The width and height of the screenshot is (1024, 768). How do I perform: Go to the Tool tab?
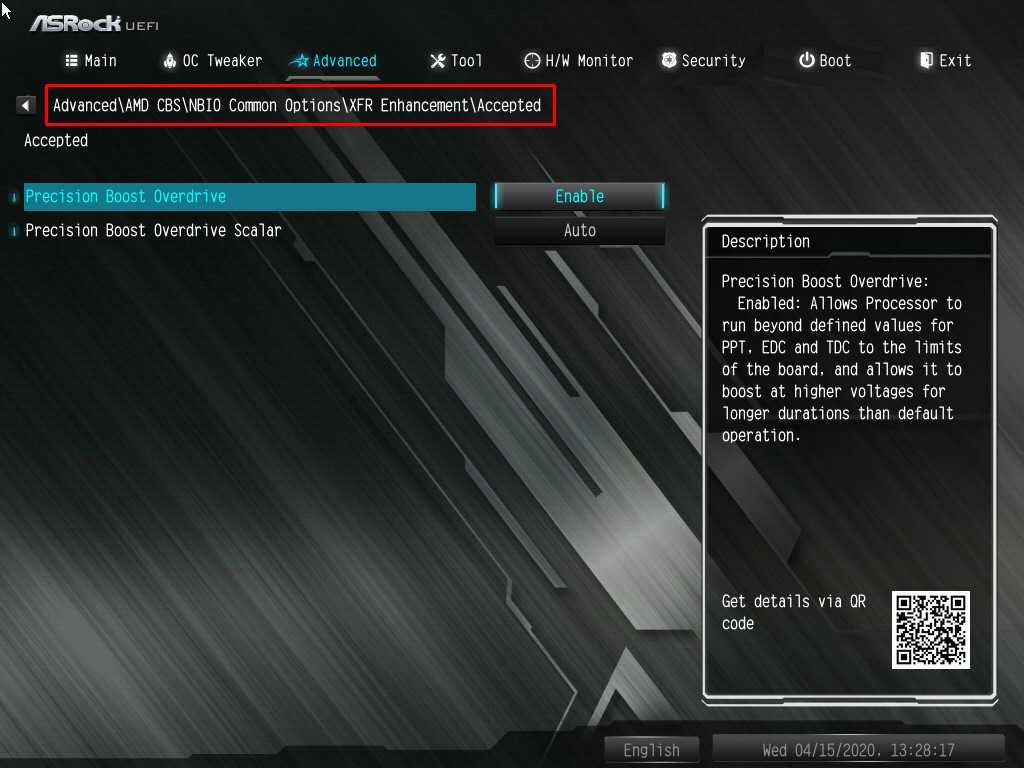[456, 61]
